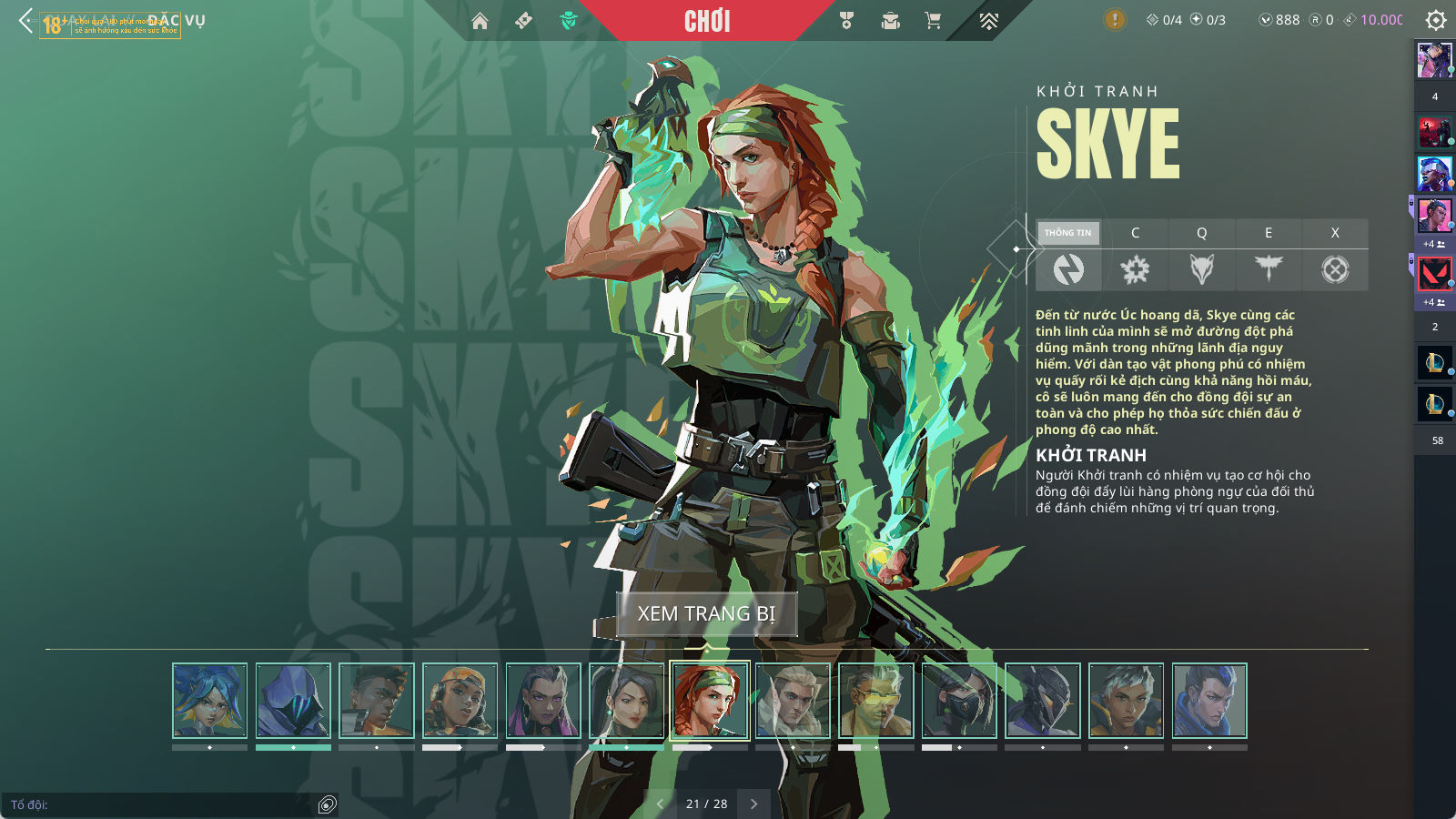The height and width of the screenshot is (819, 1456).
Task: Select the masked Viper portrait
Action: [959, 700]
